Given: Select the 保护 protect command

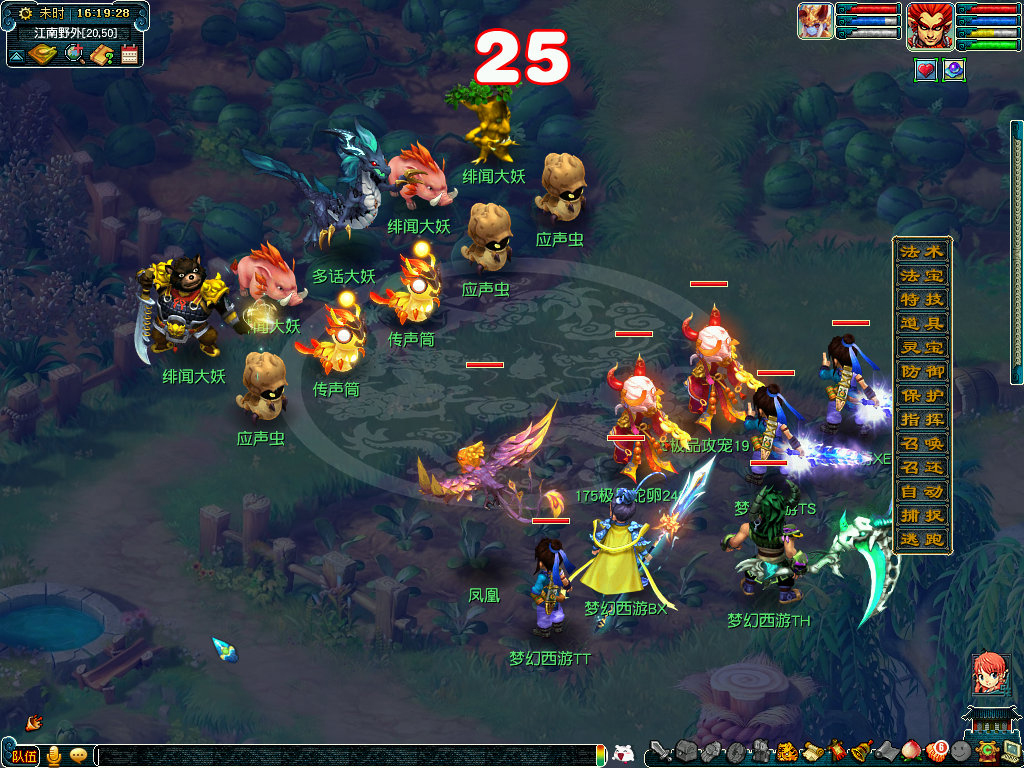Looking at the screenshot, I should [920, 395].
